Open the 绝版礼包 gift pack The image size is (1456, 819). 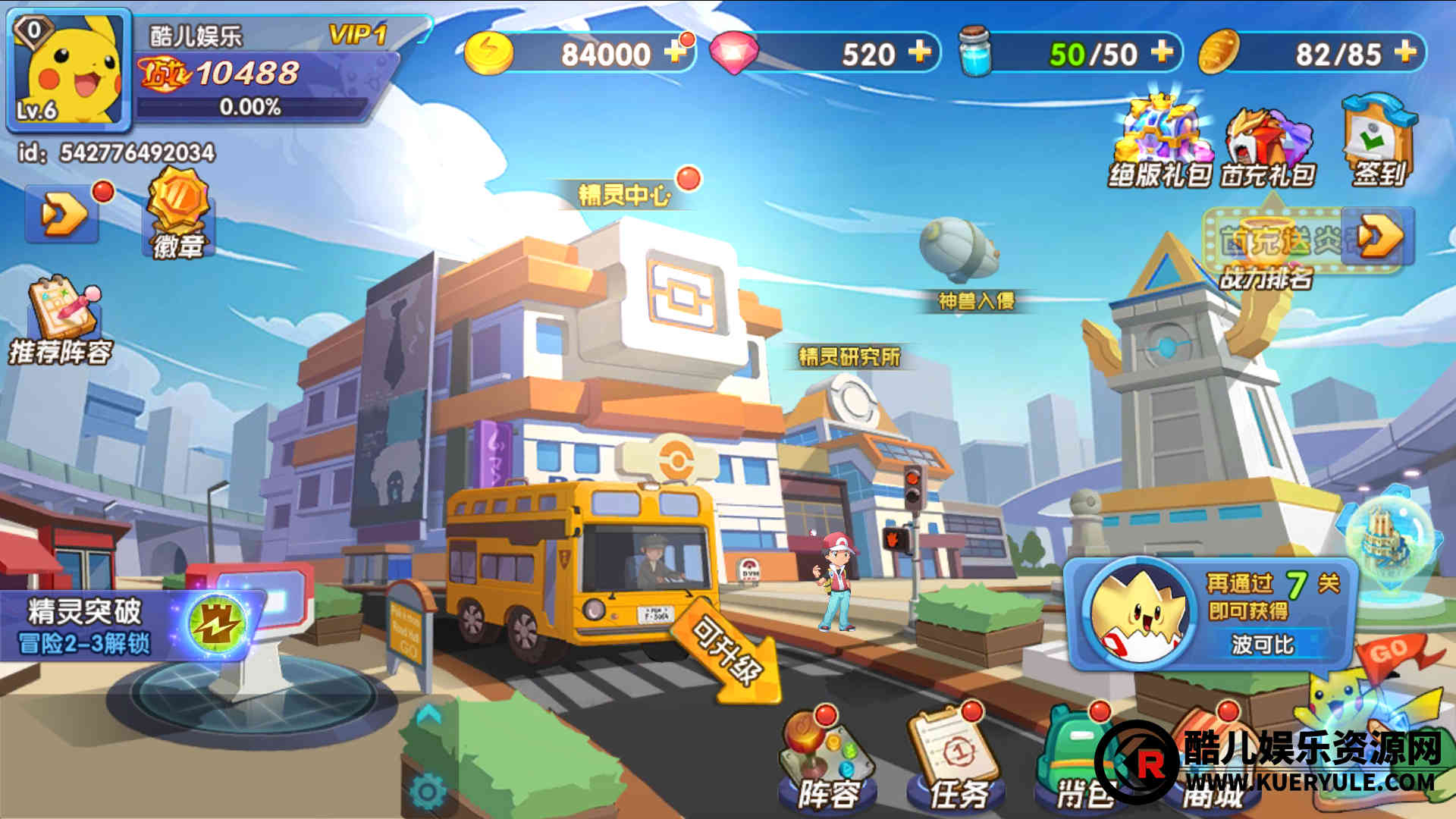click(1159, 144)
